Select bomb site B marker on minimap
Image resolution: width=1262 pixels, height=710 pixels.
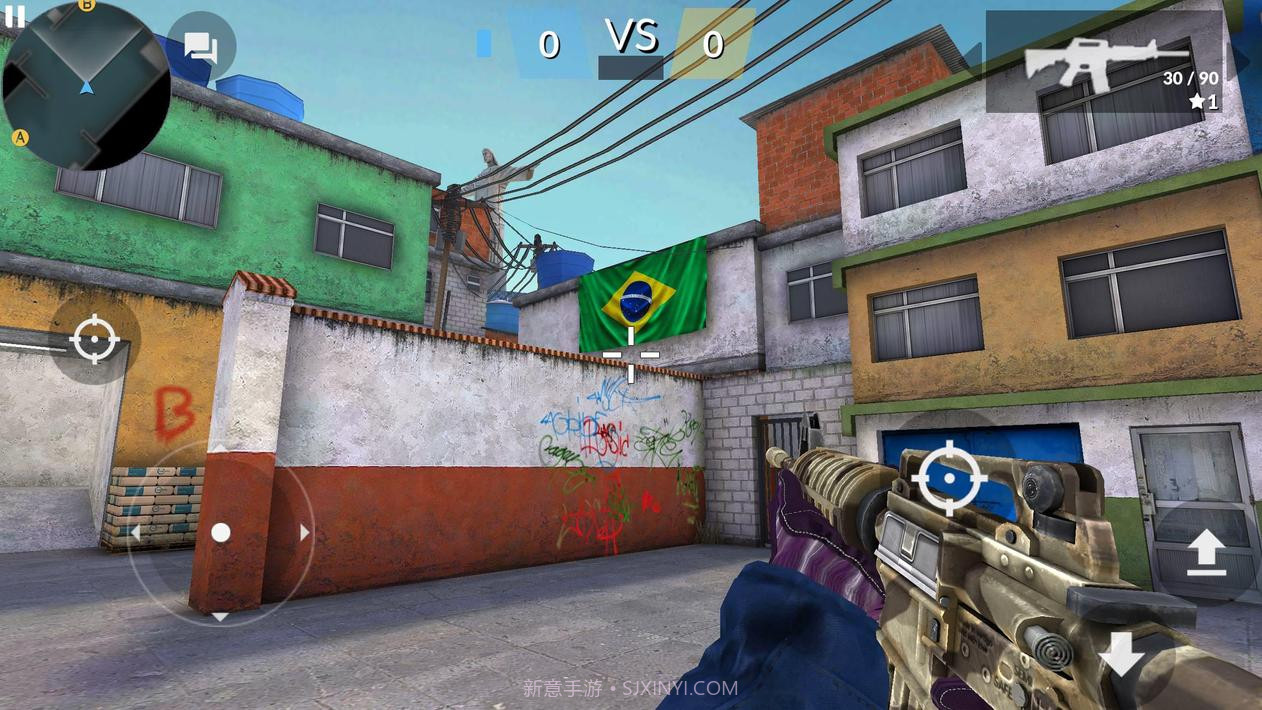click(87, 5)
